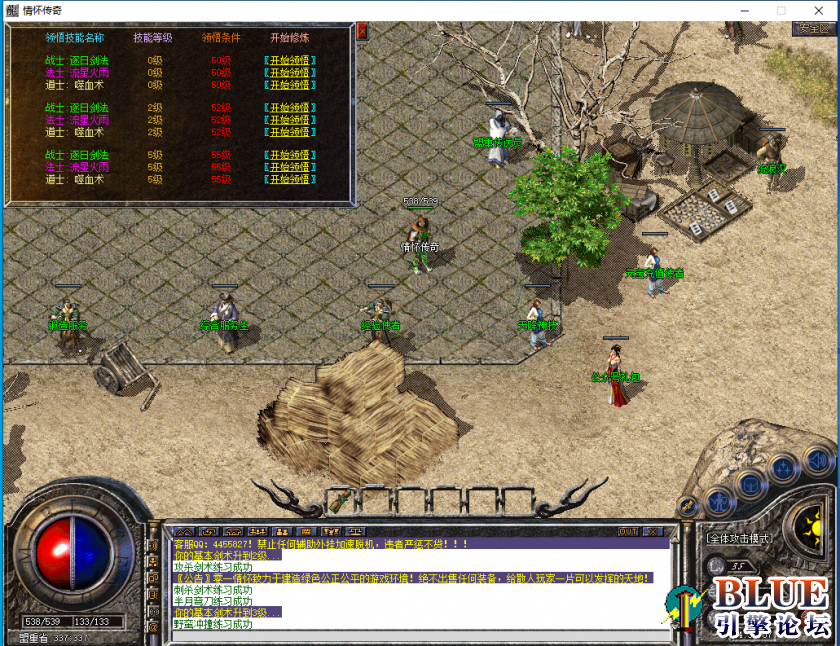The height and width of the screenshot is (646, 840).
Task: Click the OUT button above the chat
Action: coord(628,532)
